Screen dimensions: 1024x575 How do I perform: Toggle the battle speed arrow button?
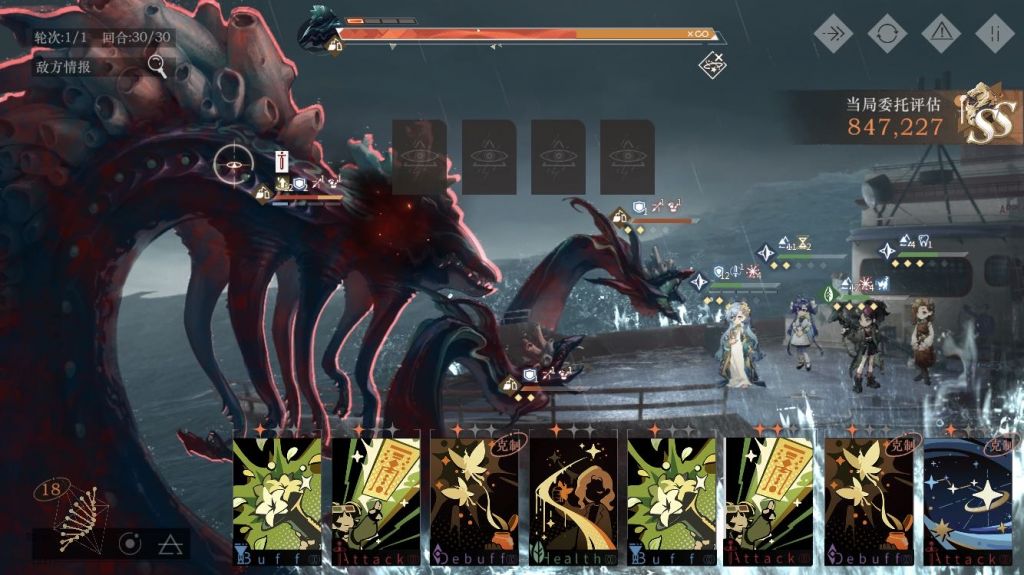[x=833, y=33]
